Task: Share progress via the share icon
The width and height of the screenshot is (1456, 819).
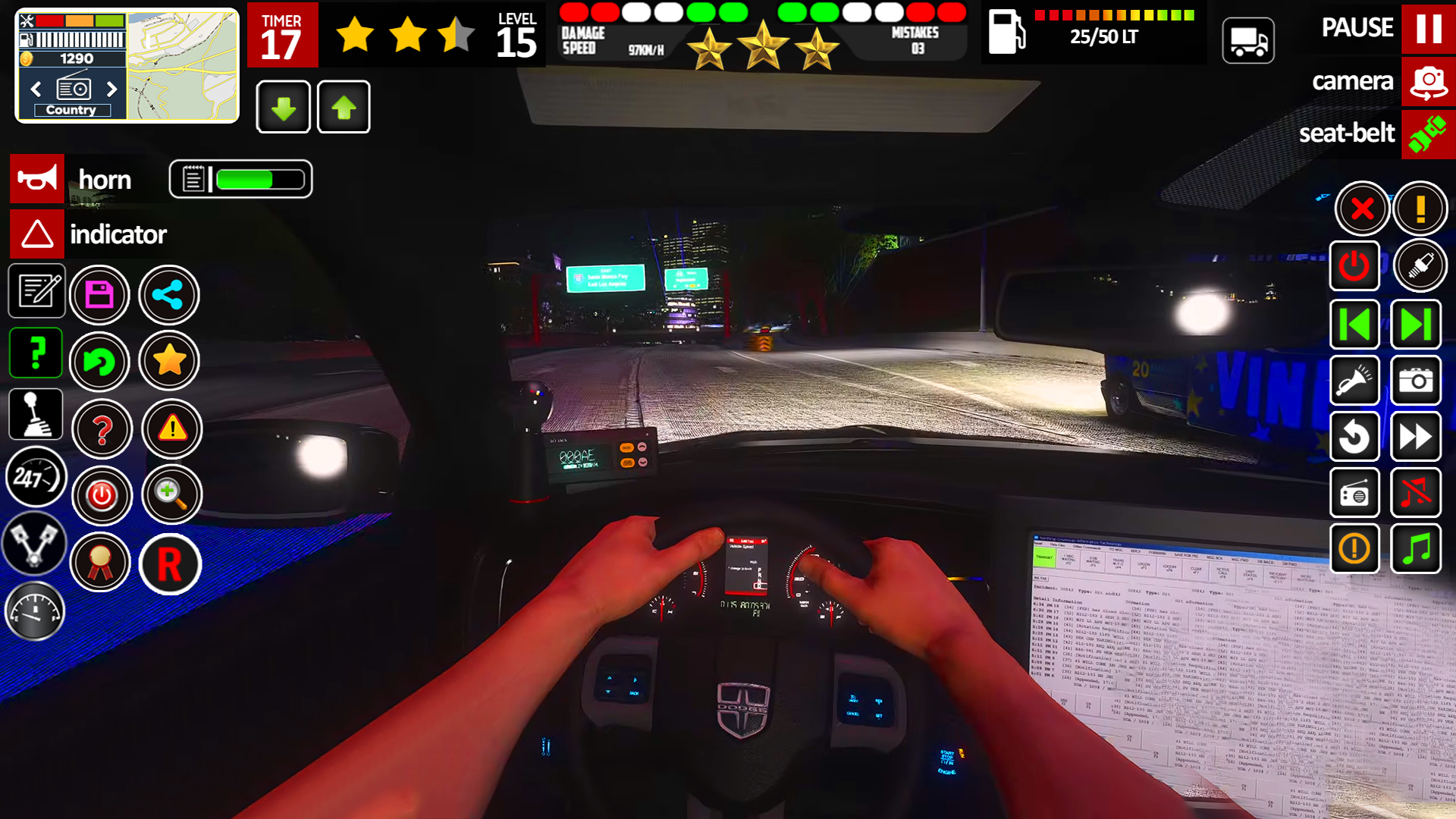Action: [168, 294]
